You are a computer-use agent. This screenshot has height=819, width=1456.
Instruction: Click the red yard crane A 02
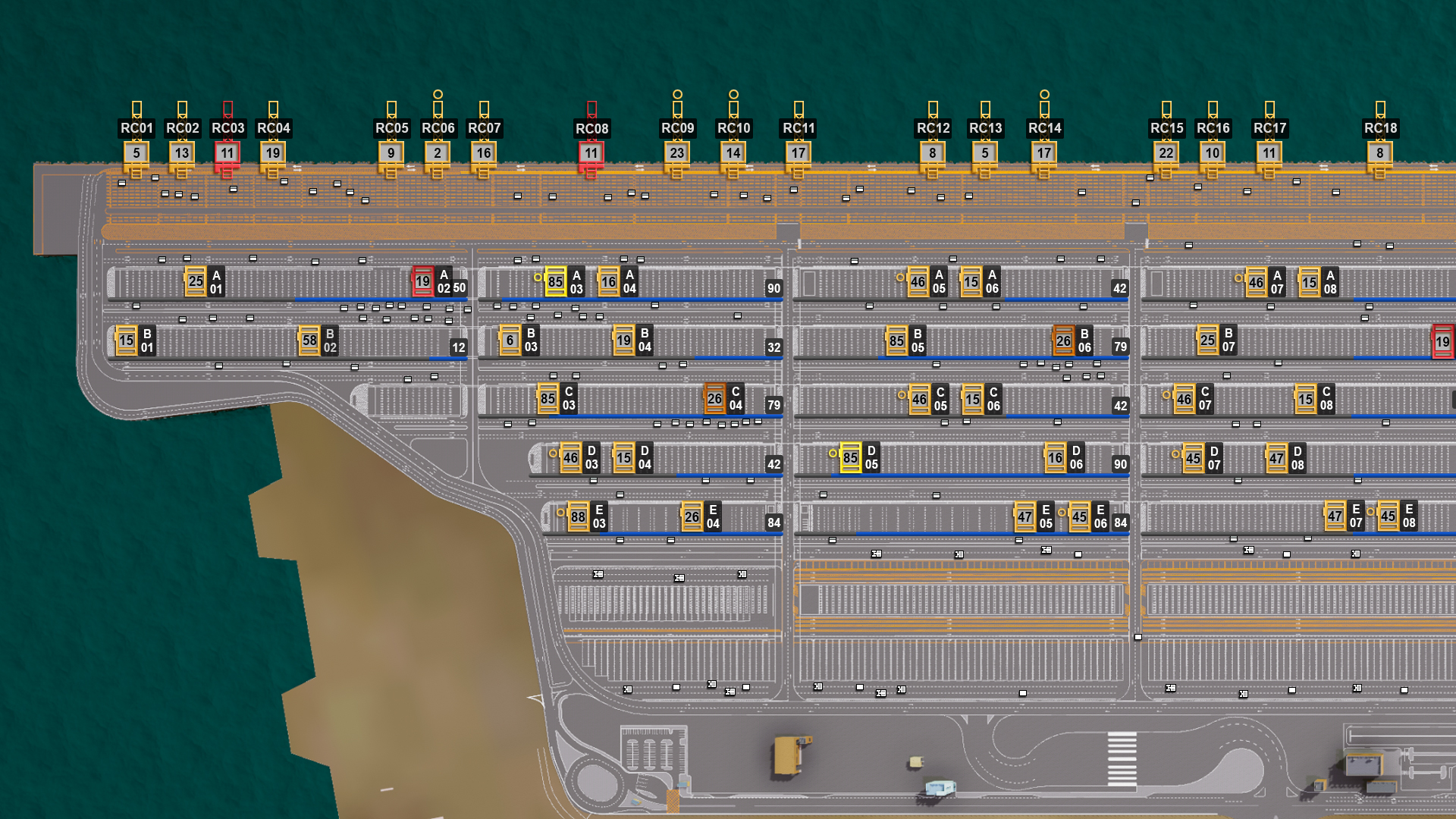[423, 281]
